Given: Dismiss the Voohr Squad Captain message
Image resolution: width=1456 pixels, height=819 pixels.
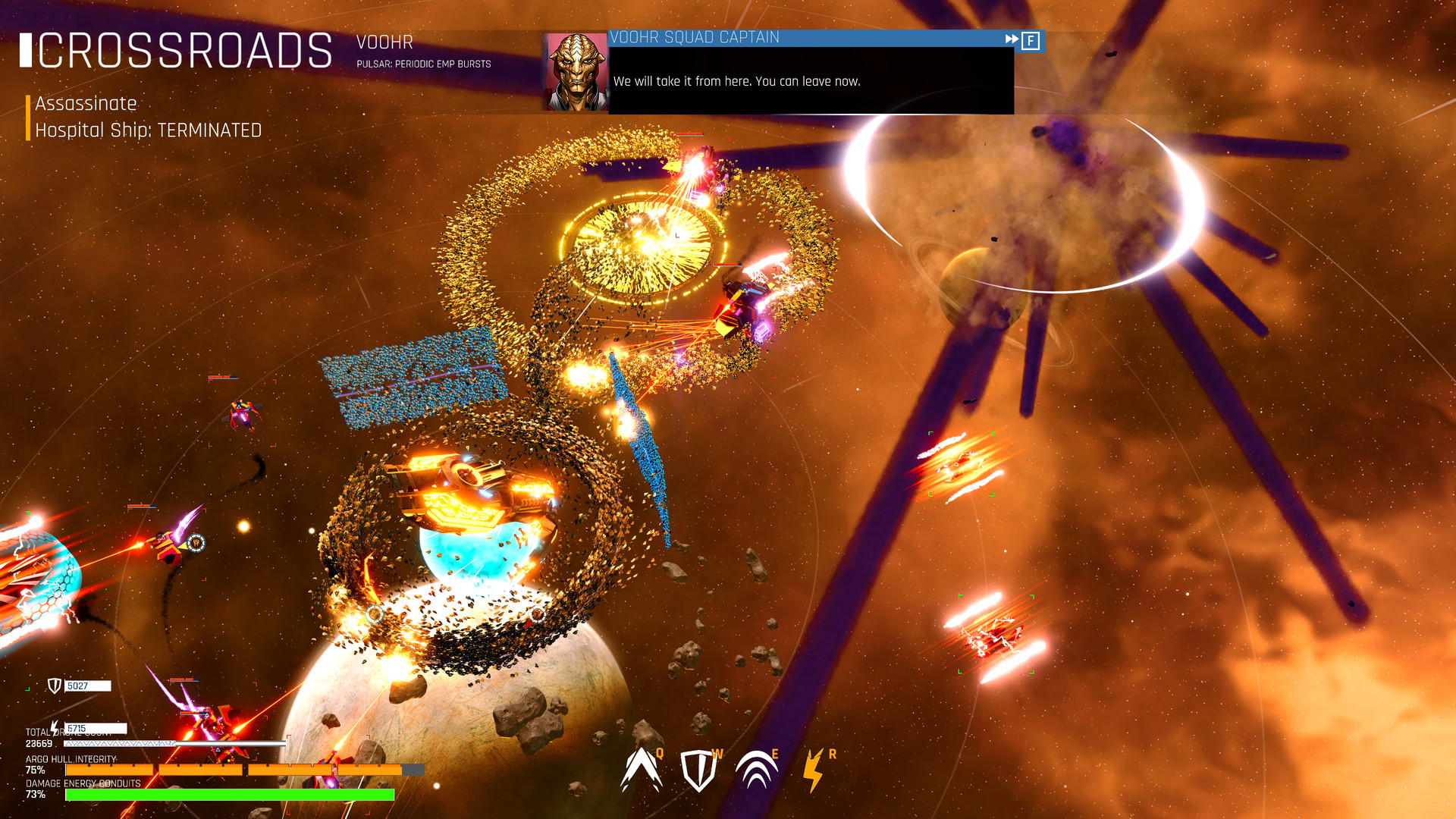Looking at the screenshot, I should click(x=1030, y=42).
